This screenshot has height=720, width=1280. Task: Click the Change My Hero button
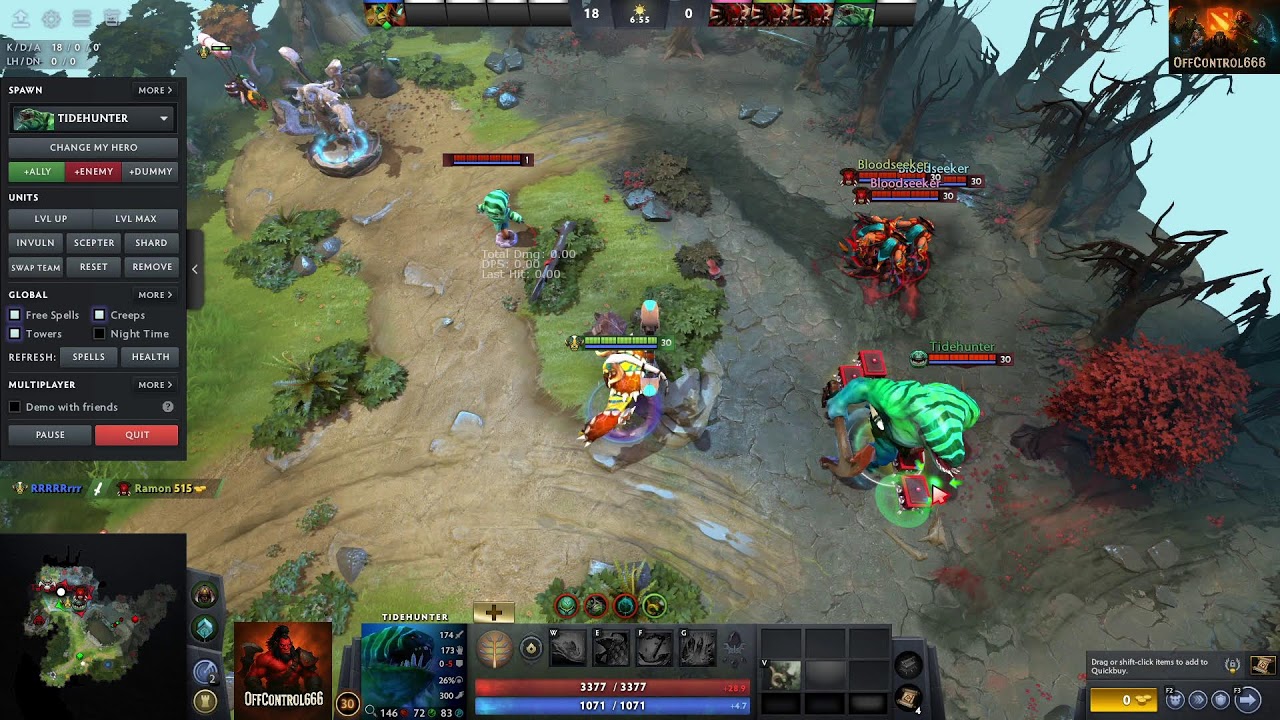point(93,147)
